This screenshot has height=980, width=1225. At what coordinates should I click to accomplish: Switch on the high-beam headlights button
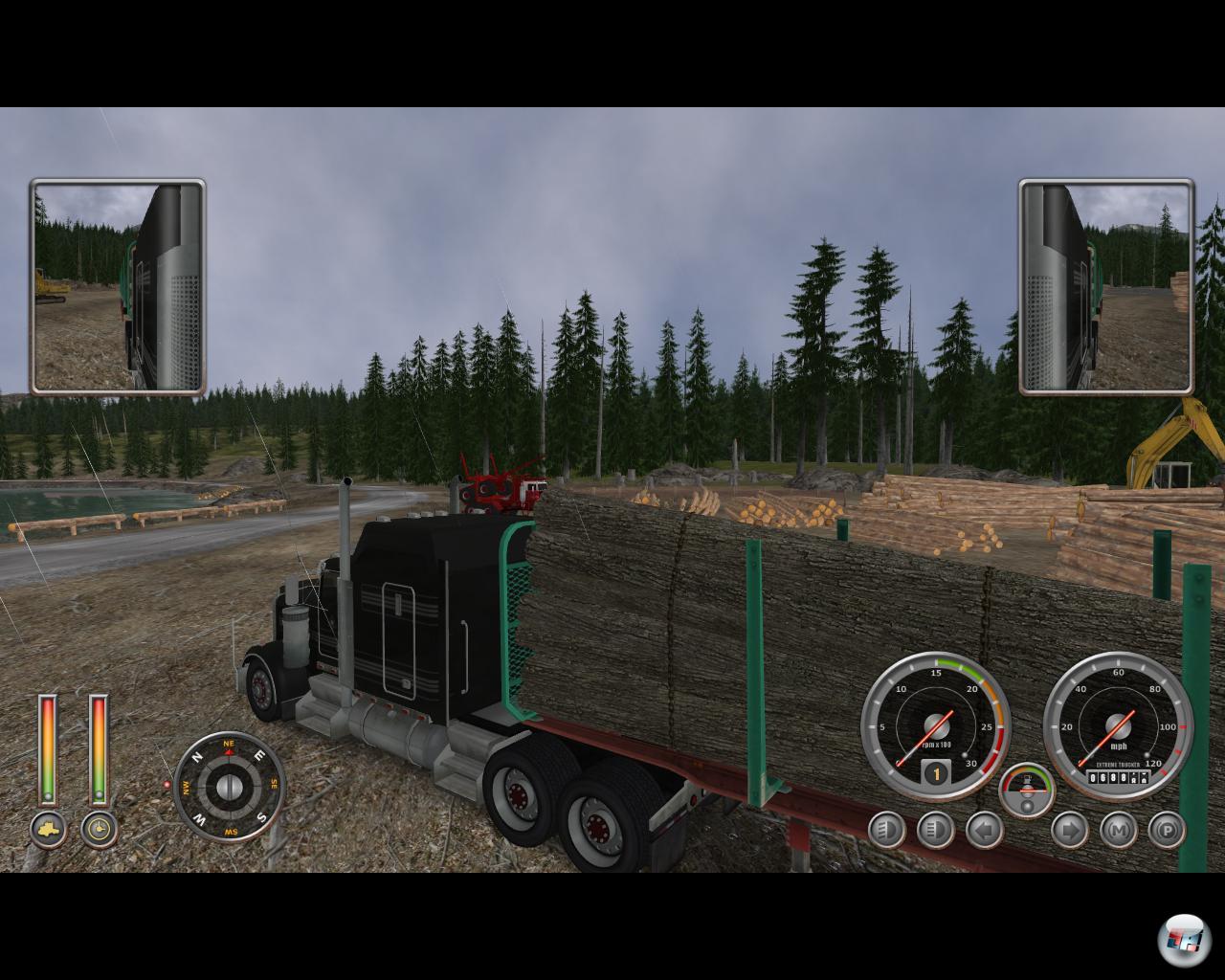pyautogui.click(x=935, y=830)
